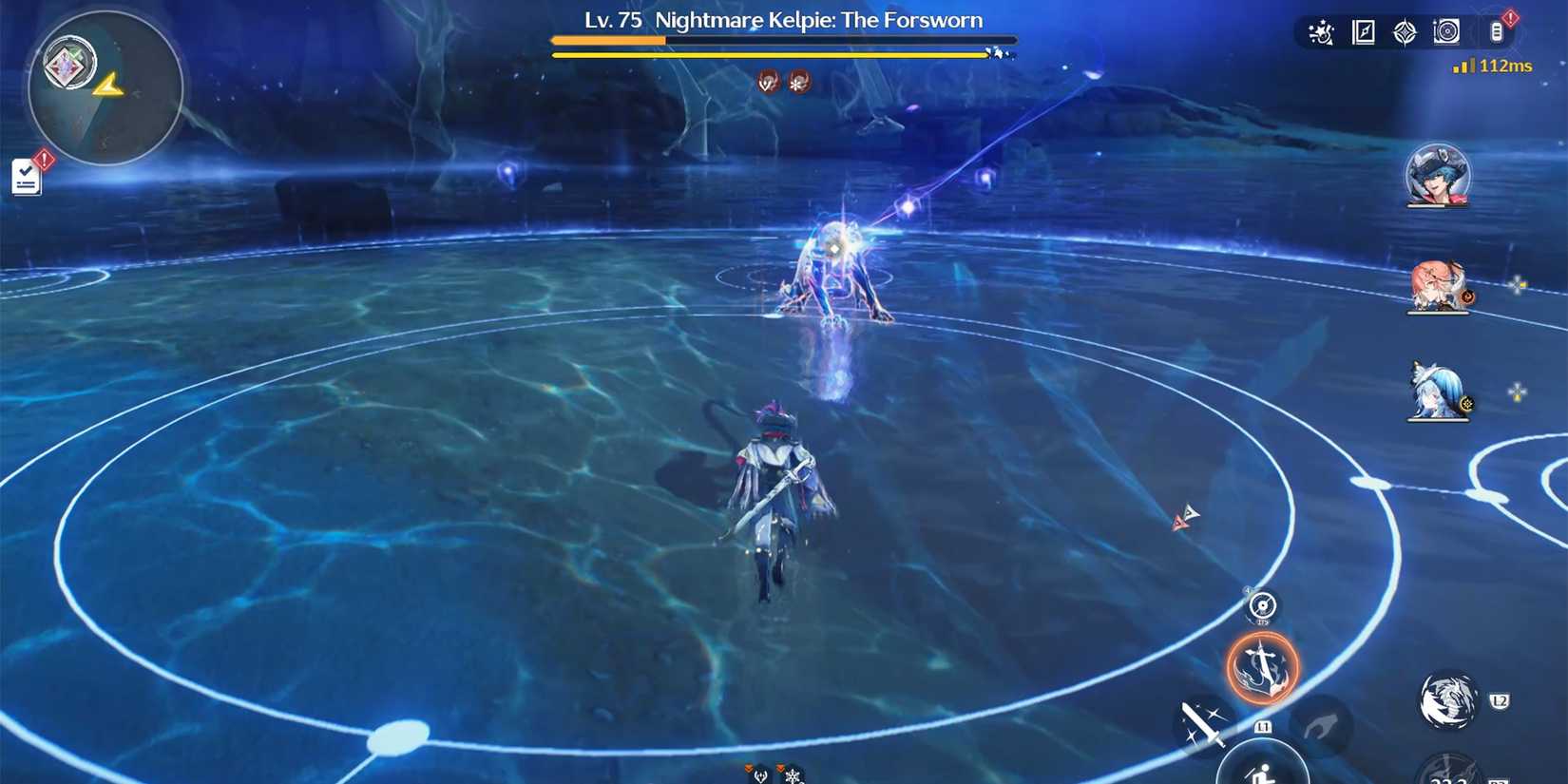Open the Guidebook icon

point(1362,31)
